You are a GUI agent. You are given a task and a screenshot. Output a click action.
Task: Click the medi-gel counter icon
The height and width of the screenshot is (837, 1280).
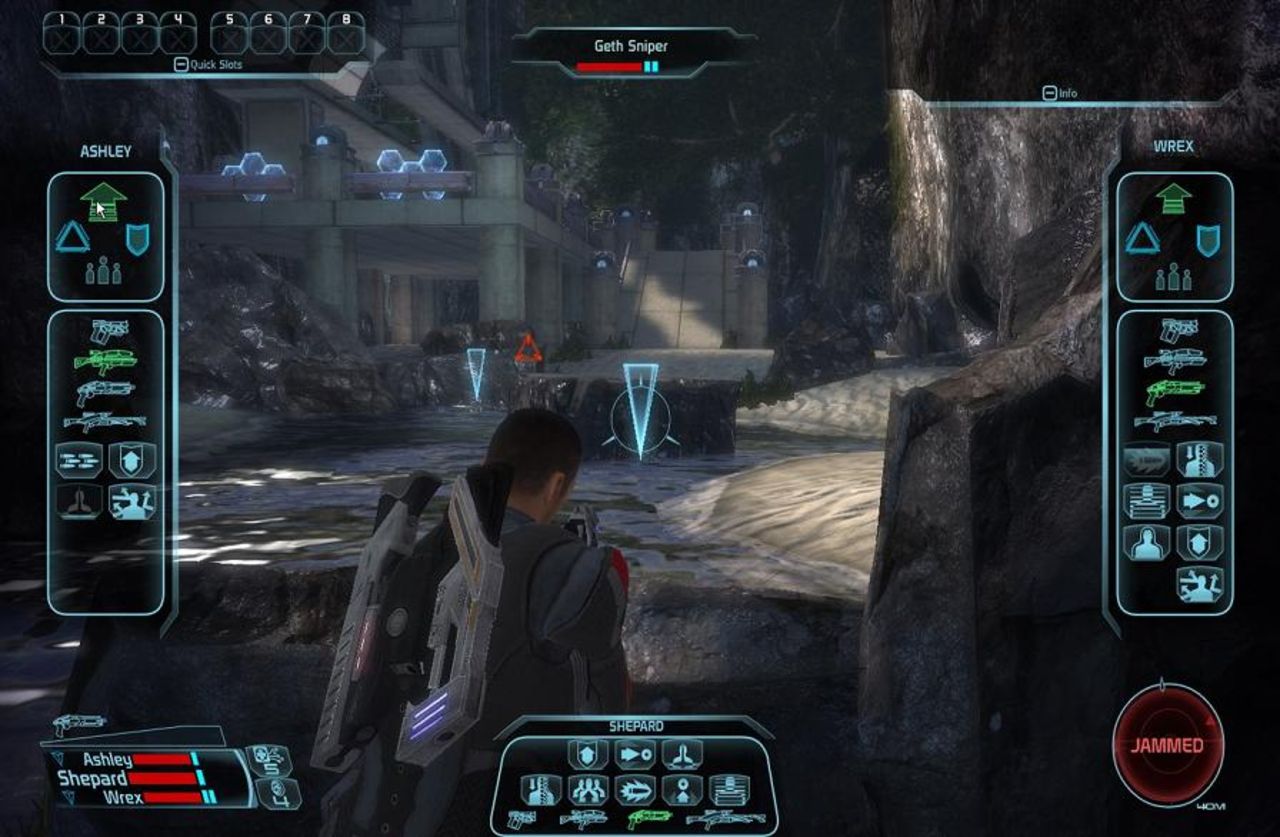tap(268, 760)
